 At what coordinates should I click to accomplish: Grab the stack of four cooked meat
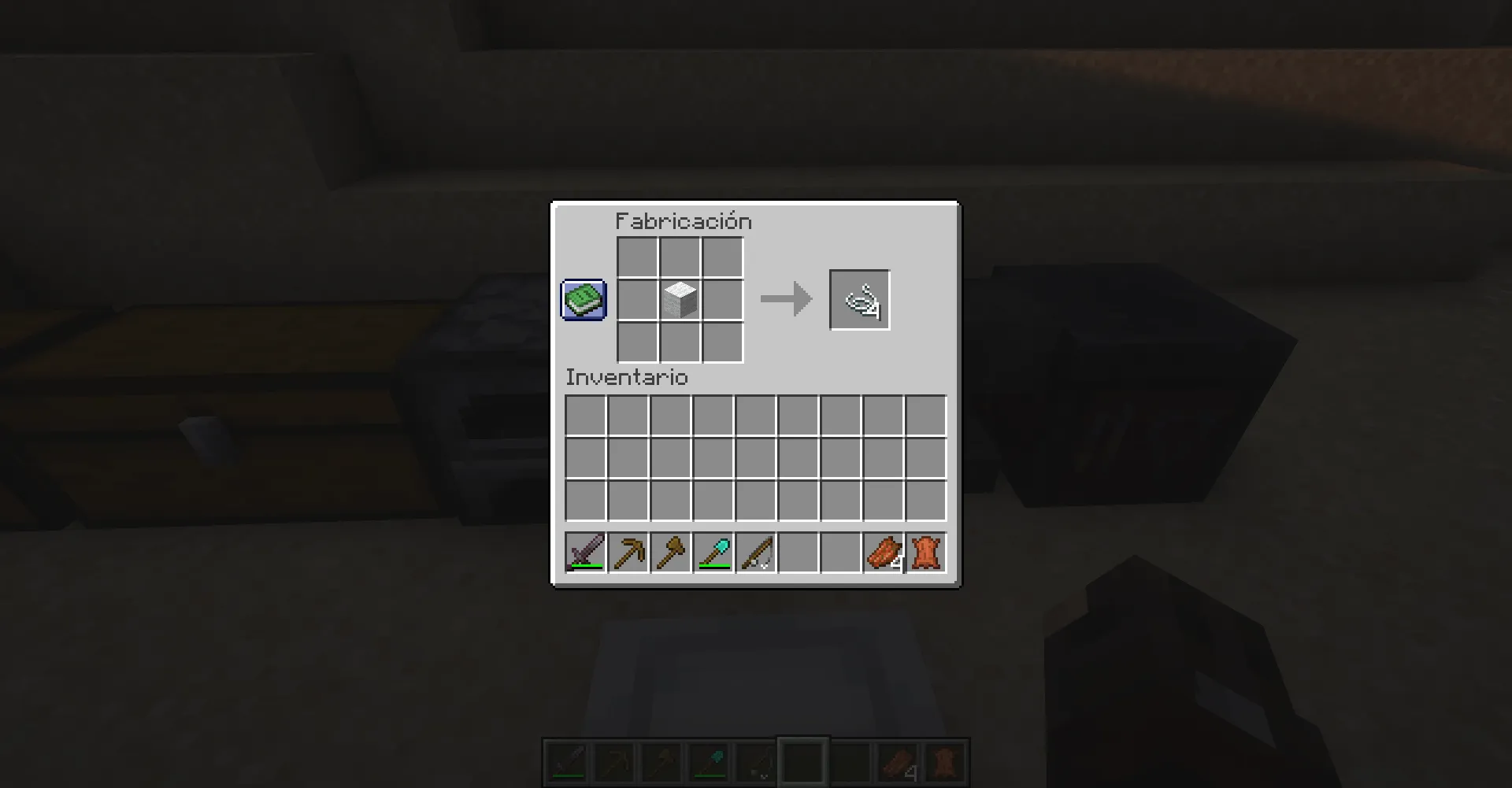pyautogui.click(x=883, y=553)
